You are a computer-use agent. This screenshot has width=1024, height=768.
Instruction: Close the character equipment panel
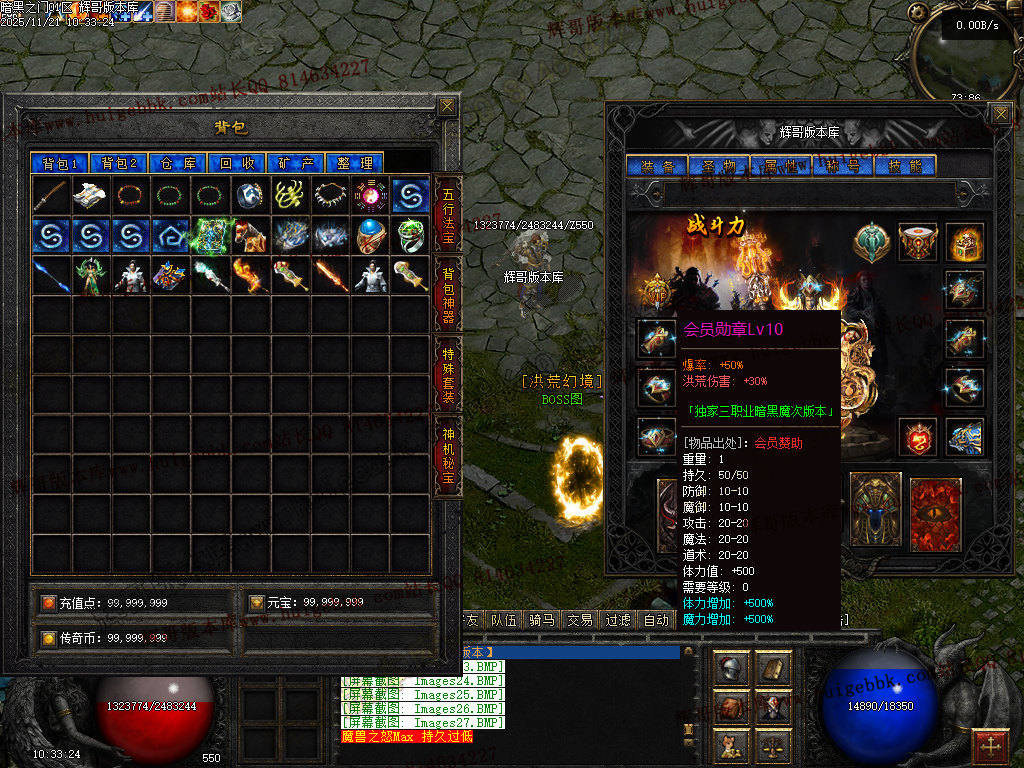tap(1001, 114)
